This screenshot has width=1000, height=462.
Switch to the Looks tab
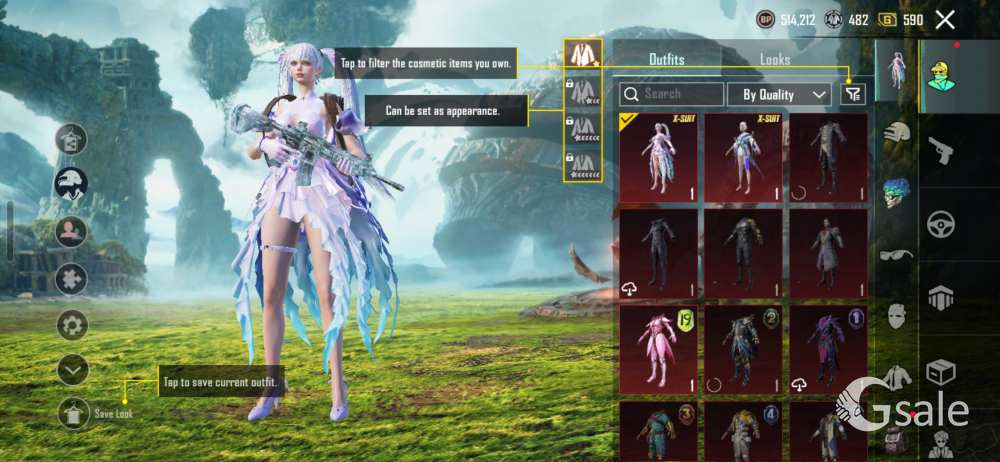[774, 60]
